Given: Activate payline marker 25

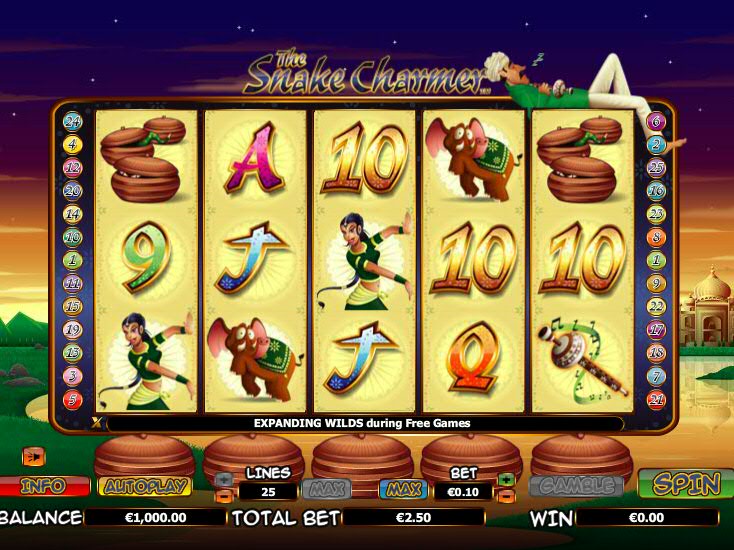Looking at the screenshot, I should (656, 168).
